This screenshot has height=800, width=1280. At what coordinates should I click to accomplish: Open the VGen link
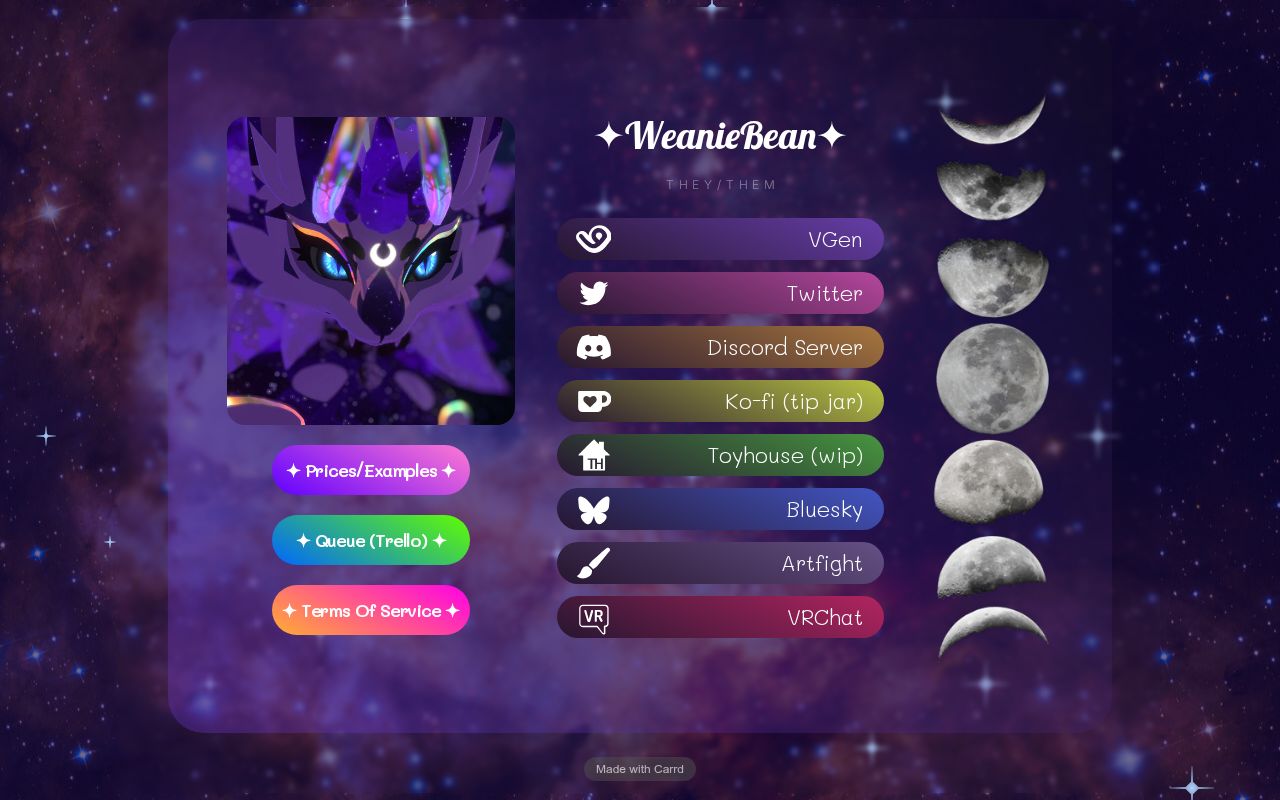(720, 239)
